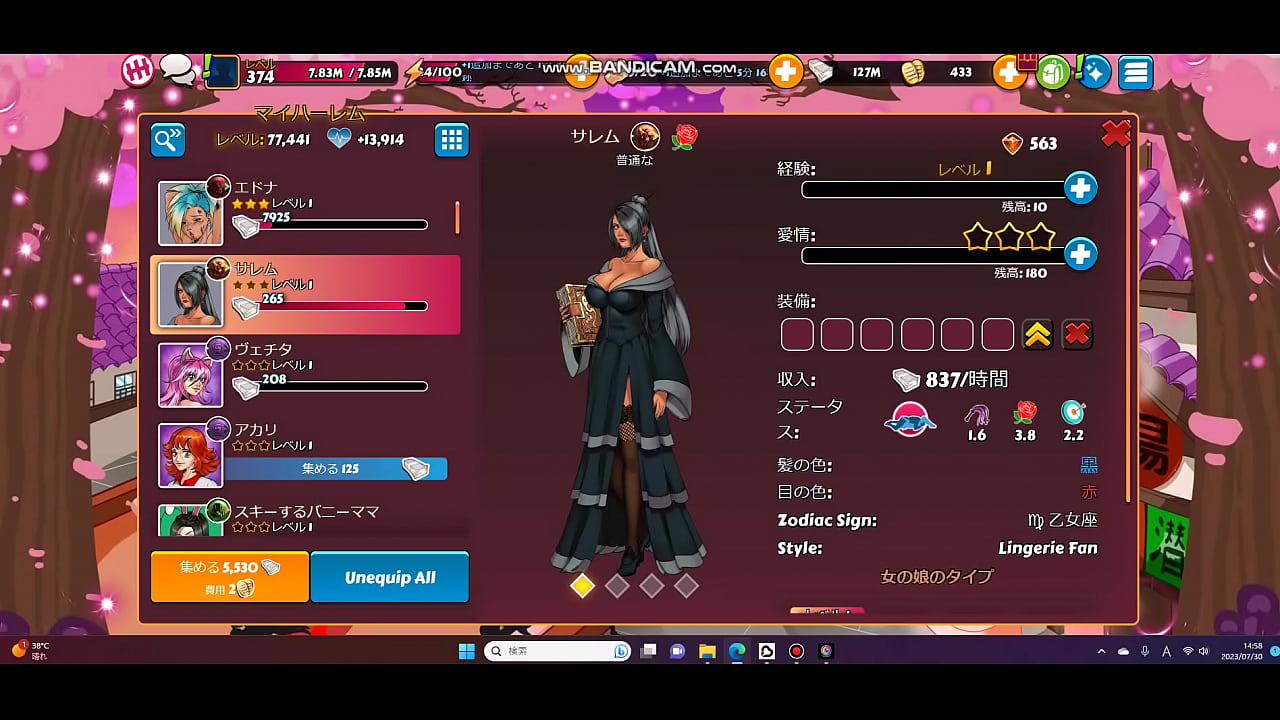This screenshot has height=720, width=1280.
Task: Open the chat speech bubble icon
Action: 177,69
